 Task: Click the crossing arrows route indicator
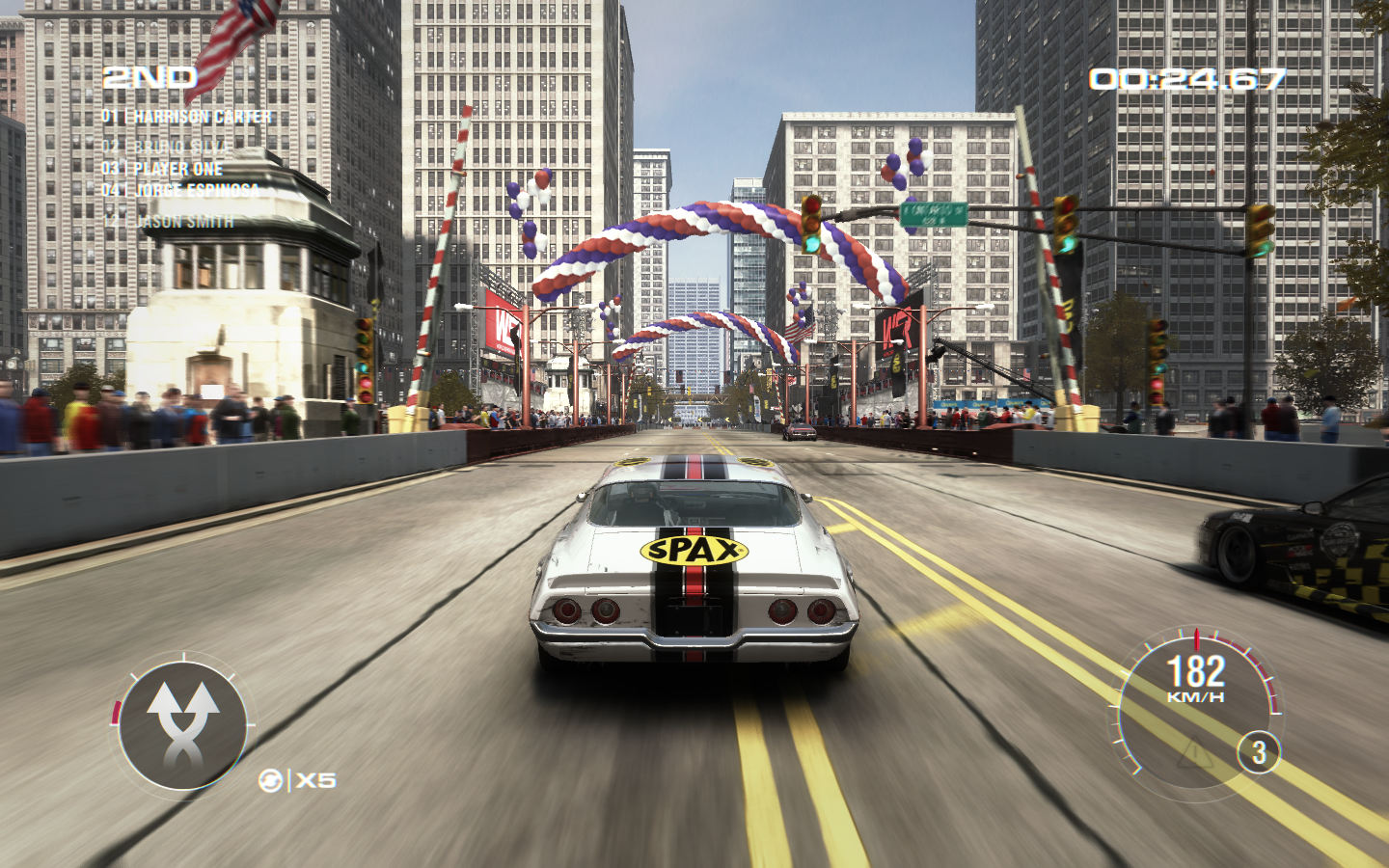182,726
